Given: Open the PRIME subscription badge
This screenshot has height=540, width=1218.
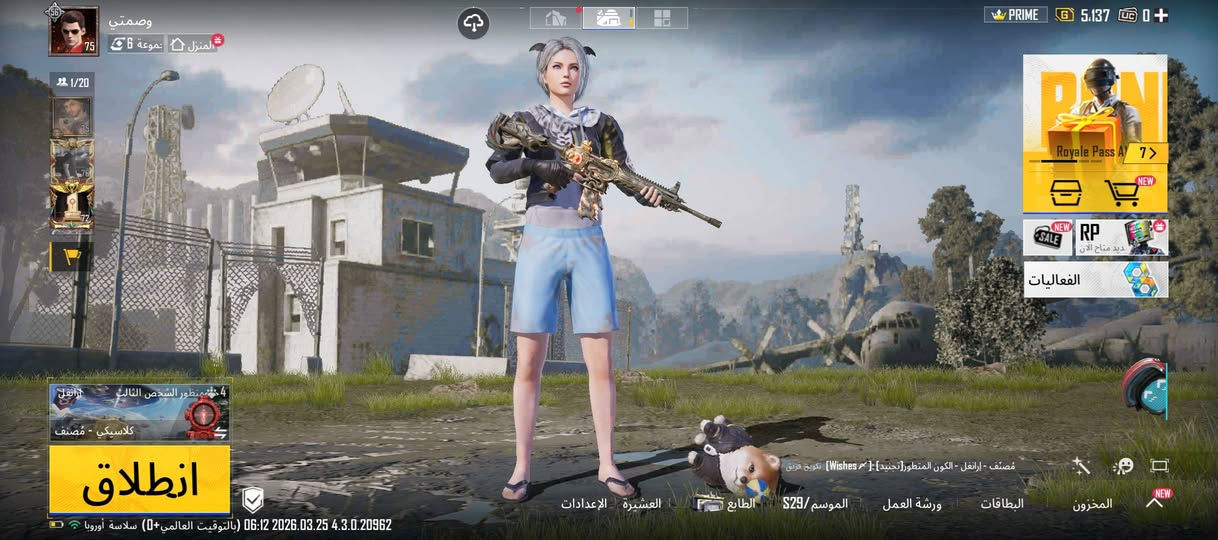Looking at the screenshot, I should (1015, 15).
